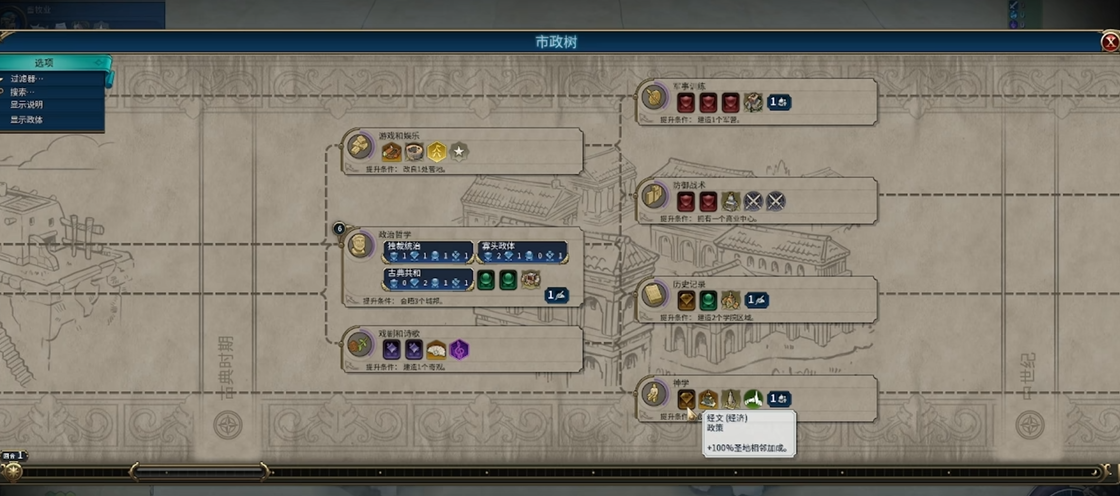Open the 过滤器 filter option
The height and width of the screenshot is (496, 1120).
[28, 78]
